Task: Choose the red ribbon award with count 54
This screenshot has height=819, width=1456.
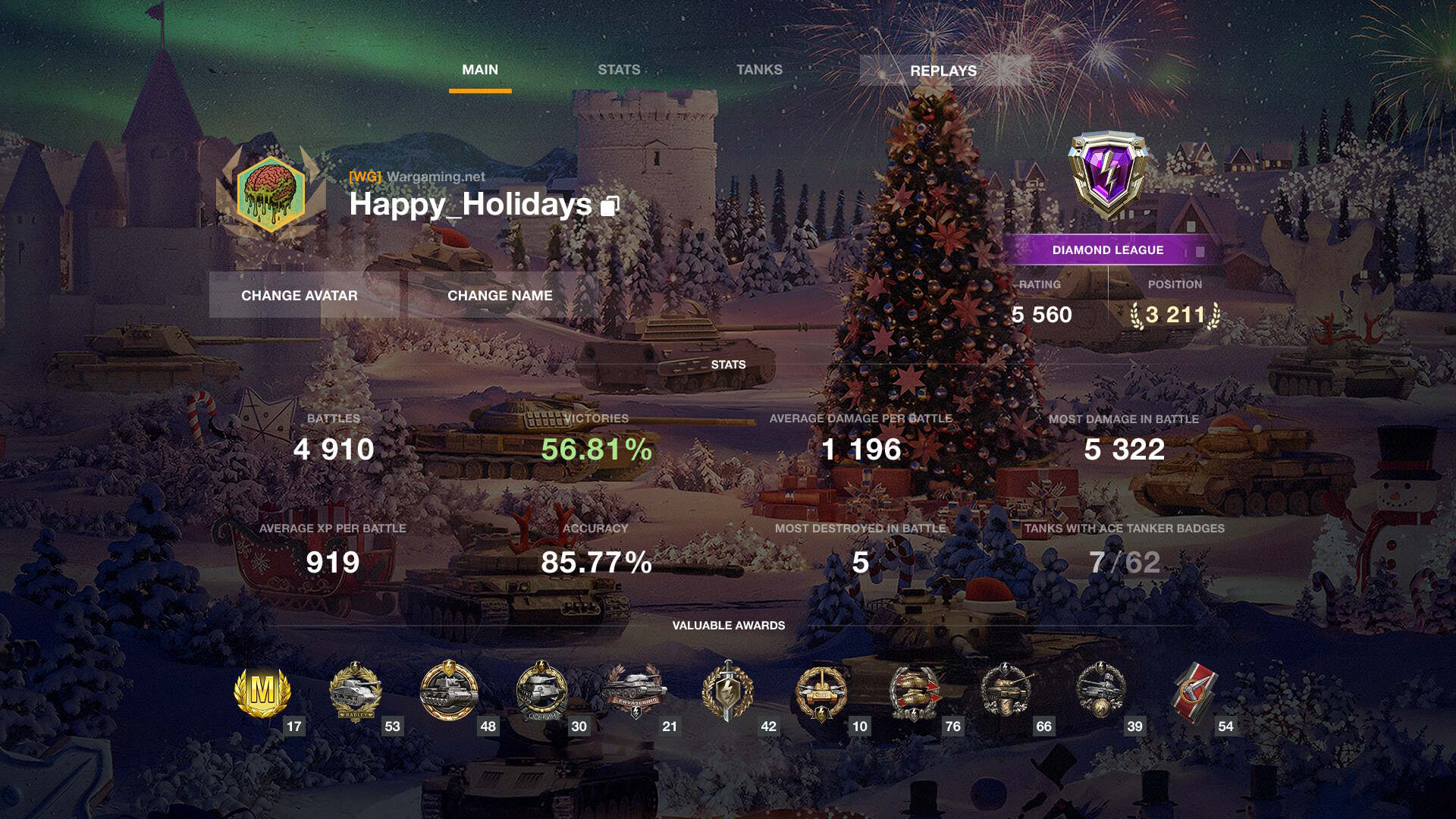Action: click(1194, 692)
